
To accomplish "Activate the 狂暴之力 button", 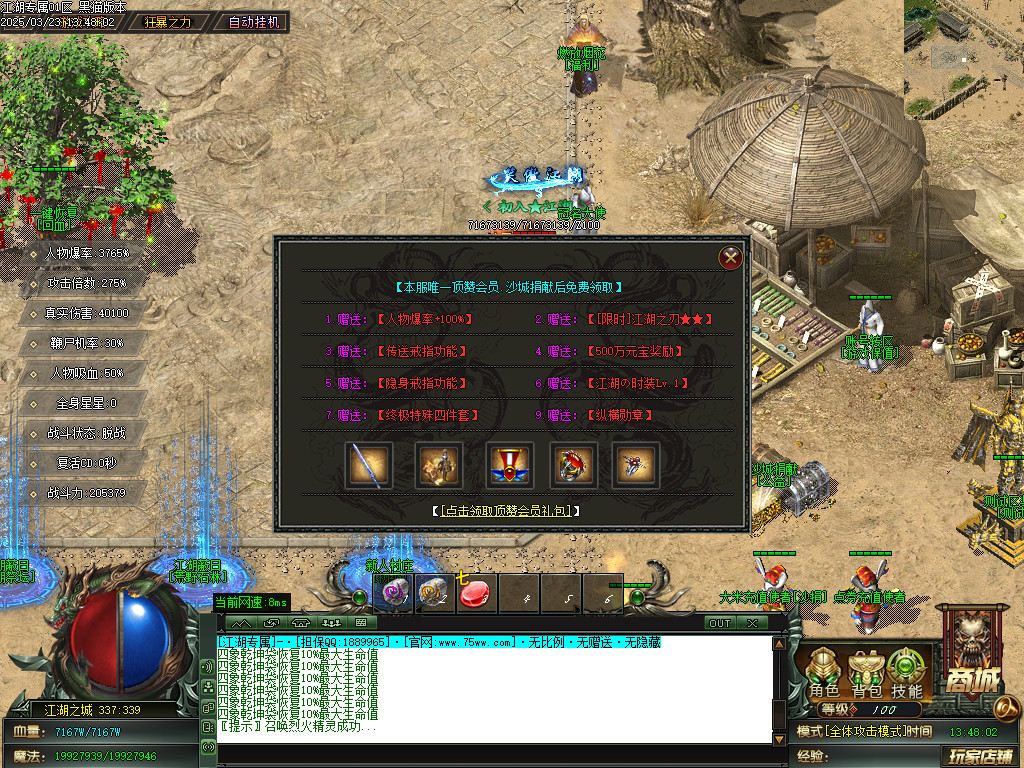I will pyautogui.click(x=168, y=21).
